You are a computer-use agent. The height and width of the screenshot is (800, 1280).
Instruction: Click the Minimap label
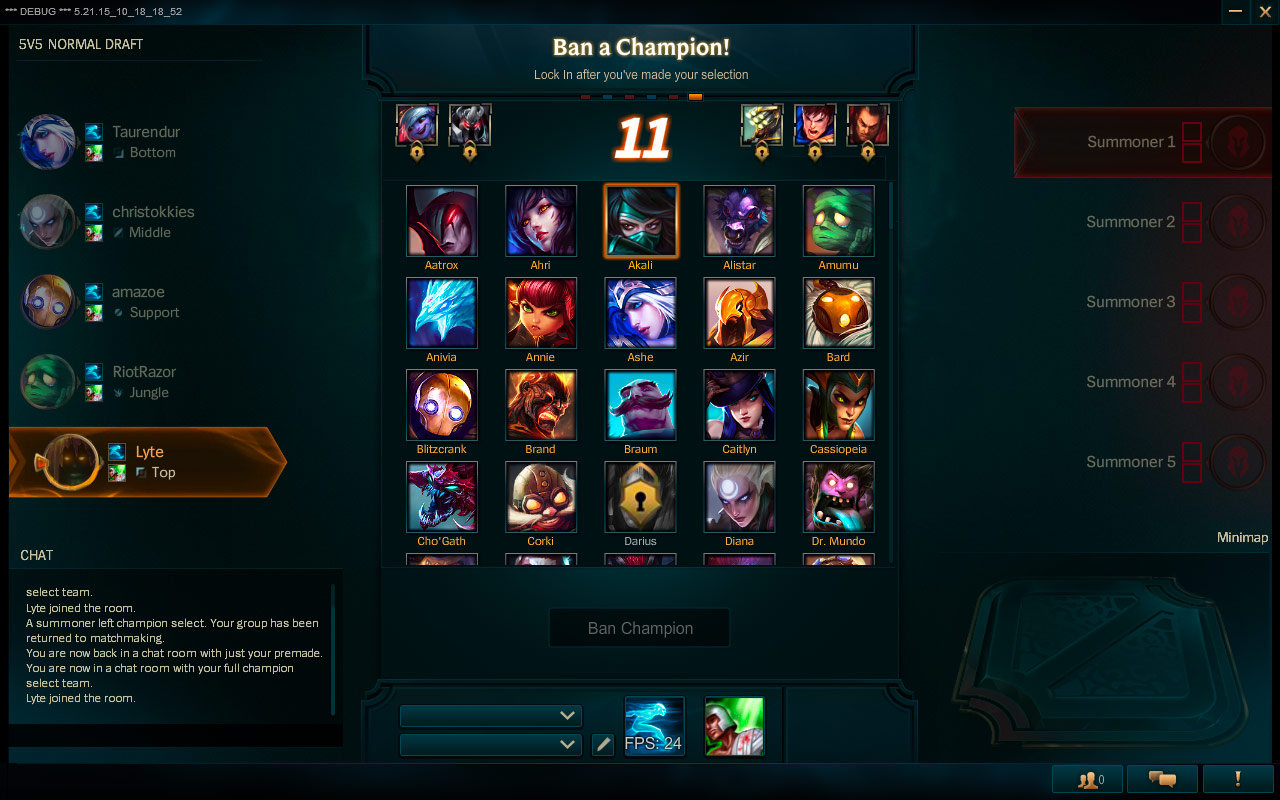[1242, 537]
